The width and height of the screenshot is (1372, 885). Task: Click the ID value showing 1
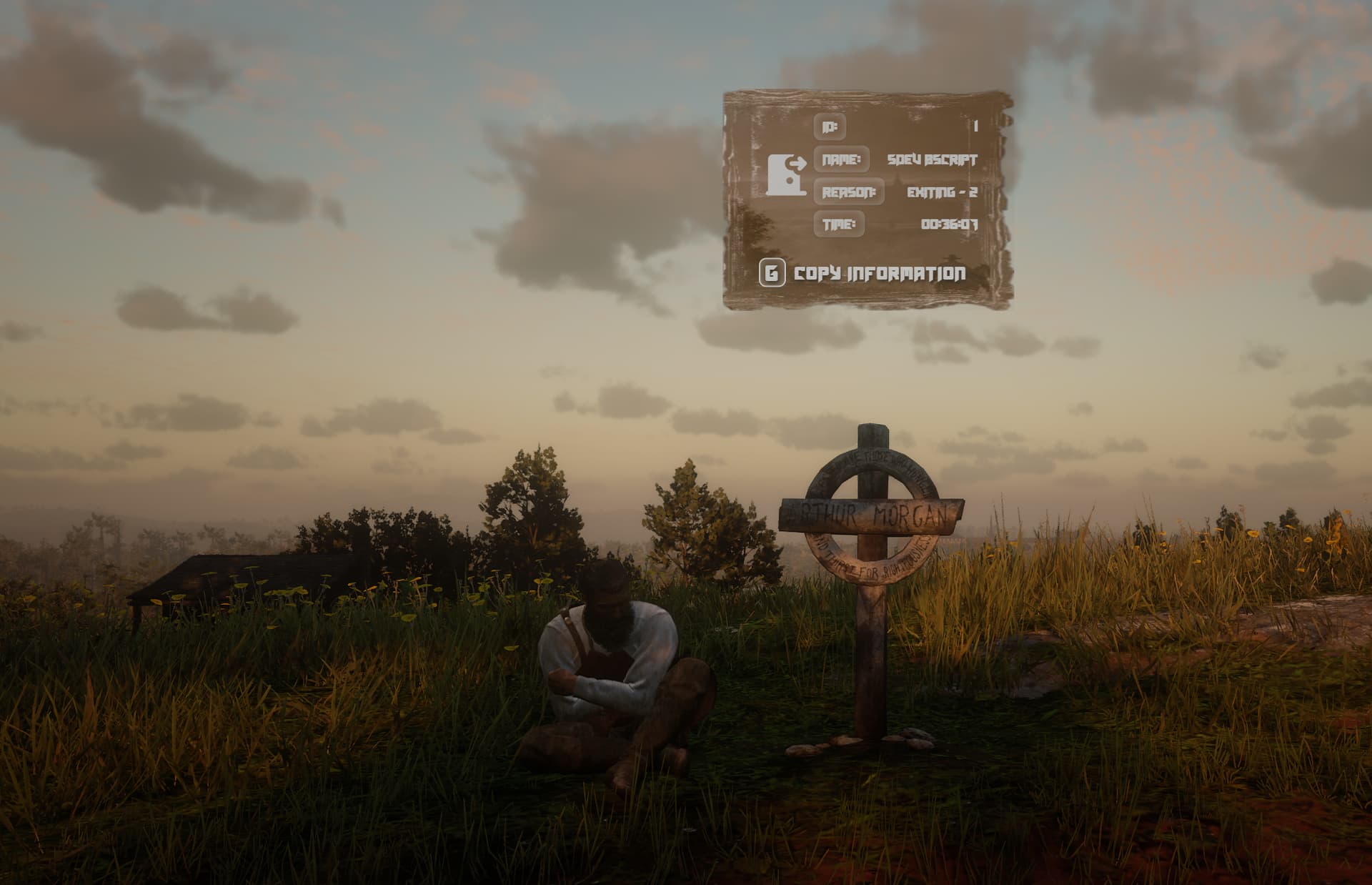978,127
